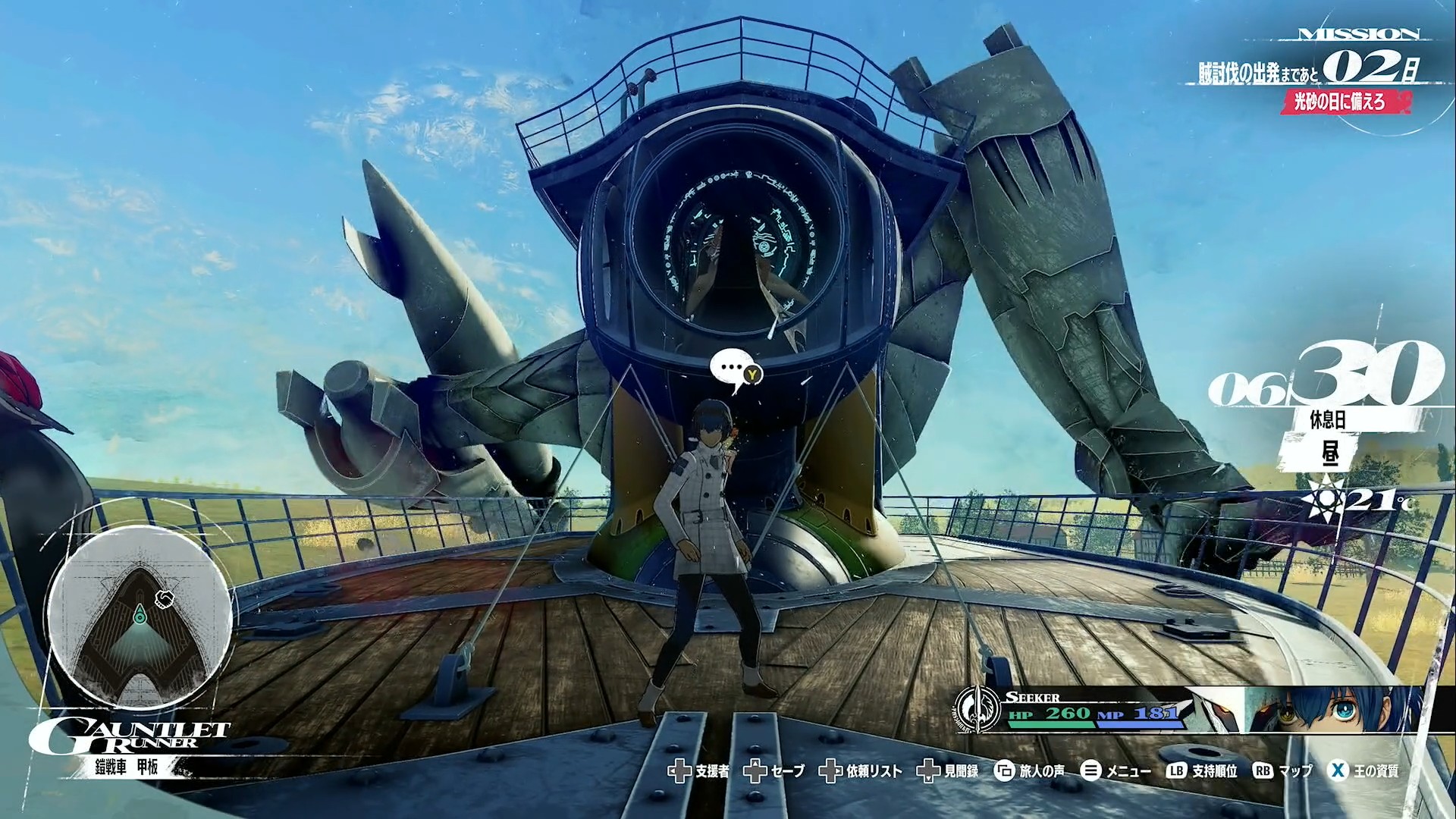Image resolution: width=1456 pixels, height=819 pixels.
Task: Open the 依頼リスト request list
Action: [x=861, y=771]
